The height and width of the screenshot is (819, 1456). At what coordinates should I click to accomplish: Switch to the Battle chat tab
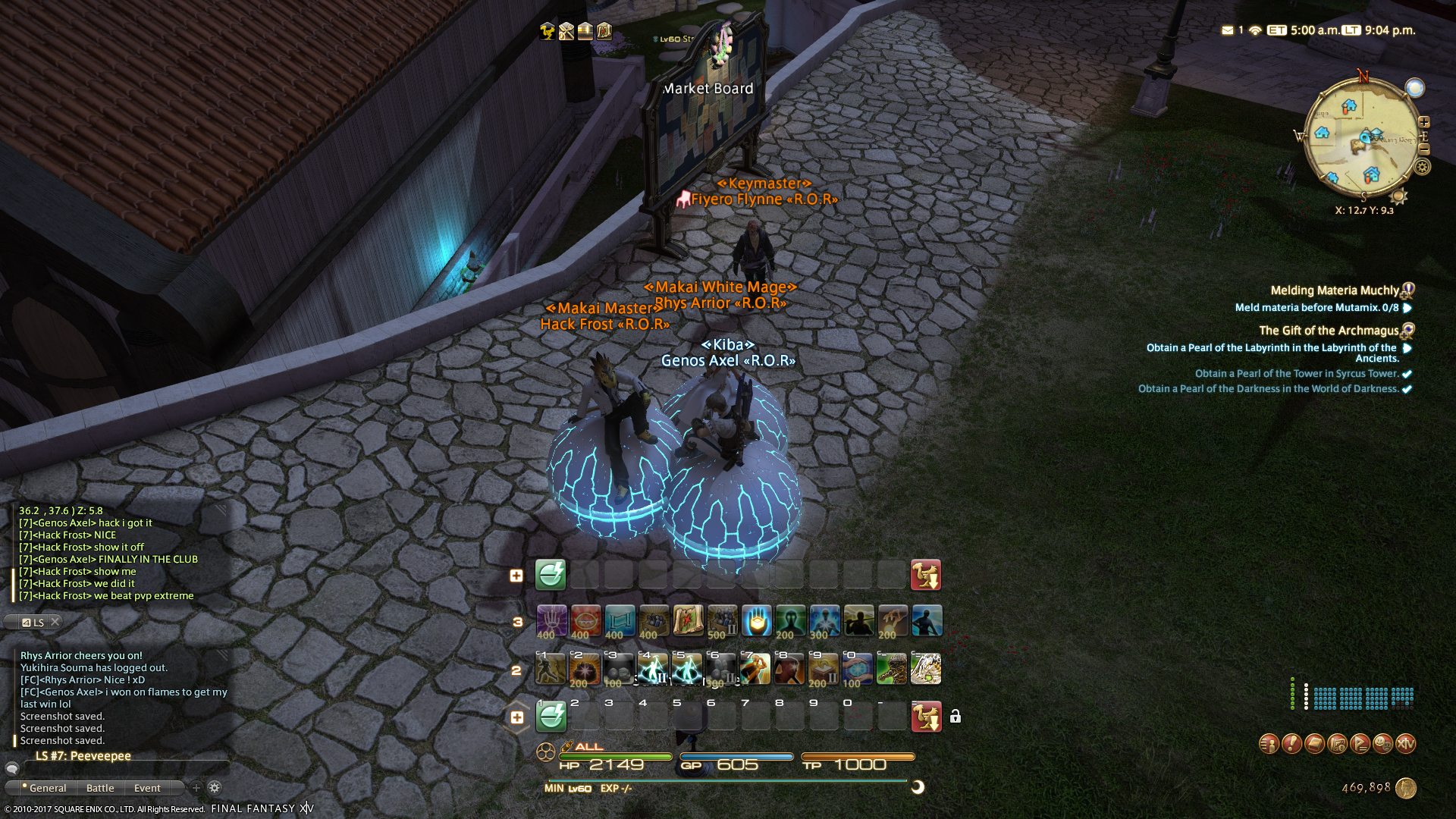click(x=100, y=788)
